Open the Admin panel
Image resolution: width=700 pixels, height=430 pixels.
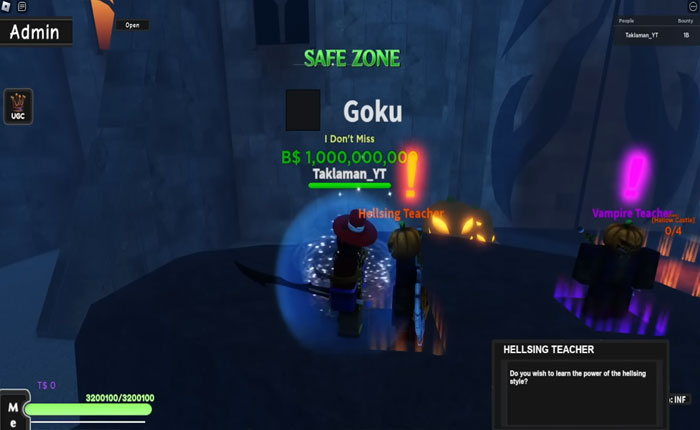coord(35,32)
